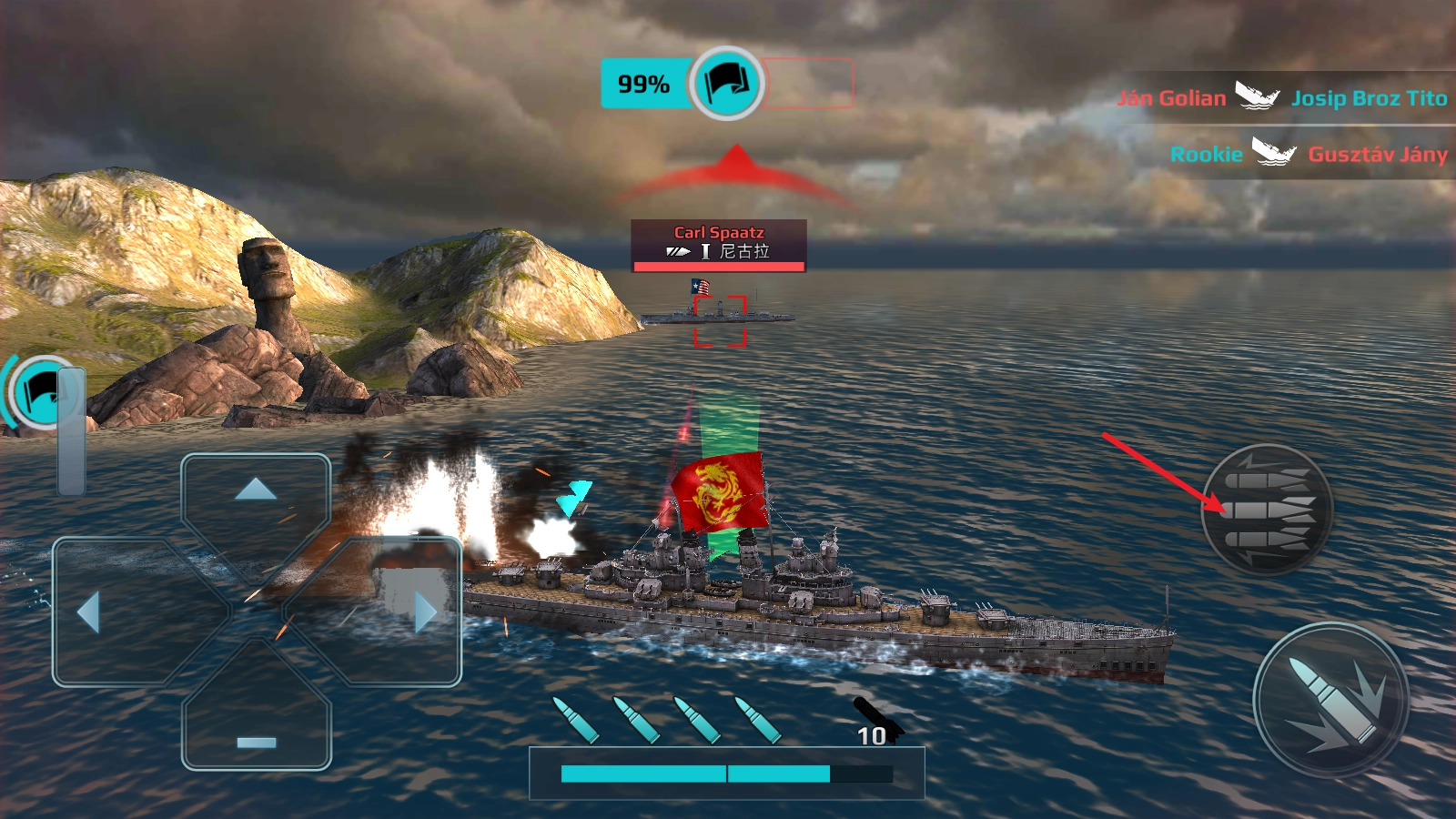
Task: Target enemy Carl Spaatz name tag
Action: click(x=719, y=244)
